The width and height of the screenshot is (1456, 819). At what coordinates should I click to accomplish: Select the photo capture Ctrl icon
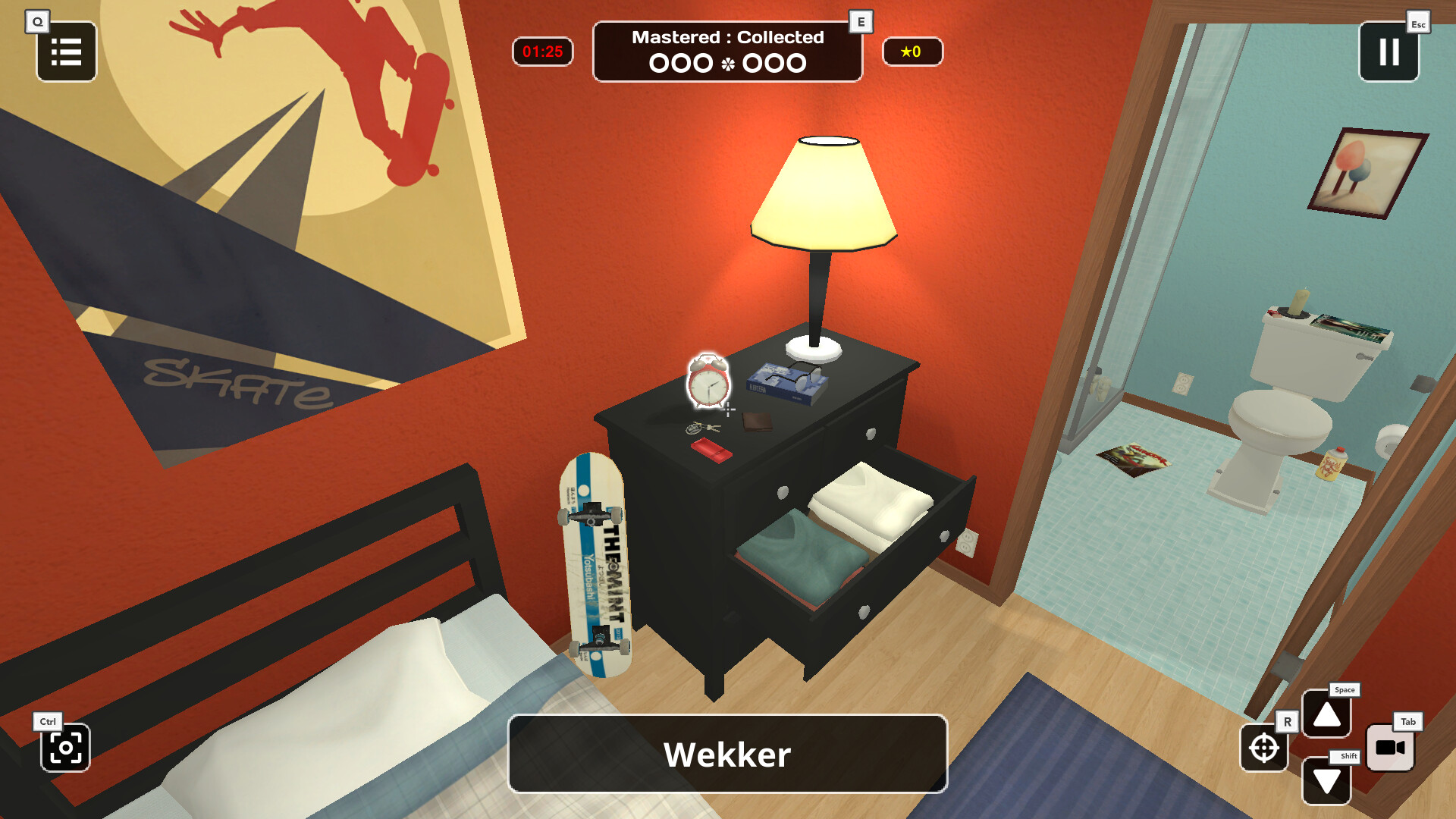[65, 748]
